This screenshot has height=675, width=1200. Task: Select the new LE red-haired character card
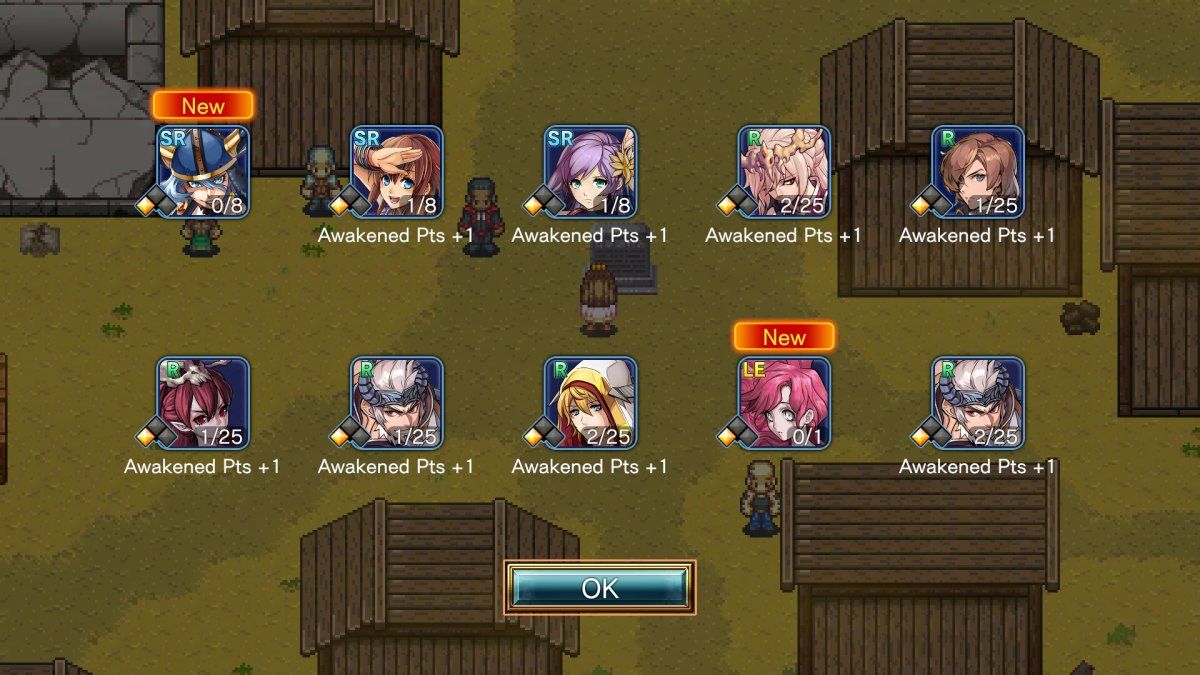tap(784, 402)
